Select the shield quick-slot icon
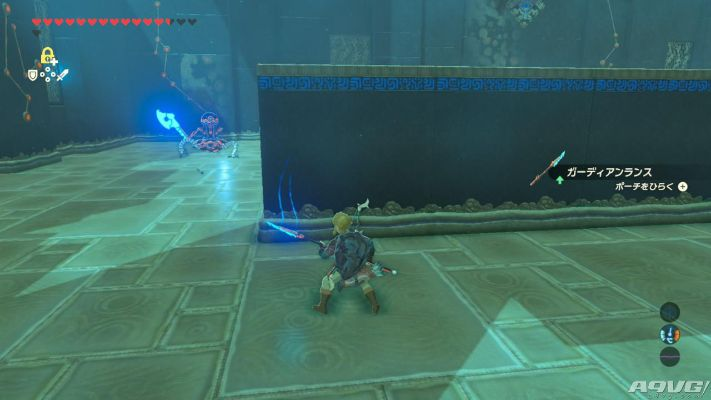Image resolution: width=711 pixels, height=400 pixels. [x=31, y=74]
